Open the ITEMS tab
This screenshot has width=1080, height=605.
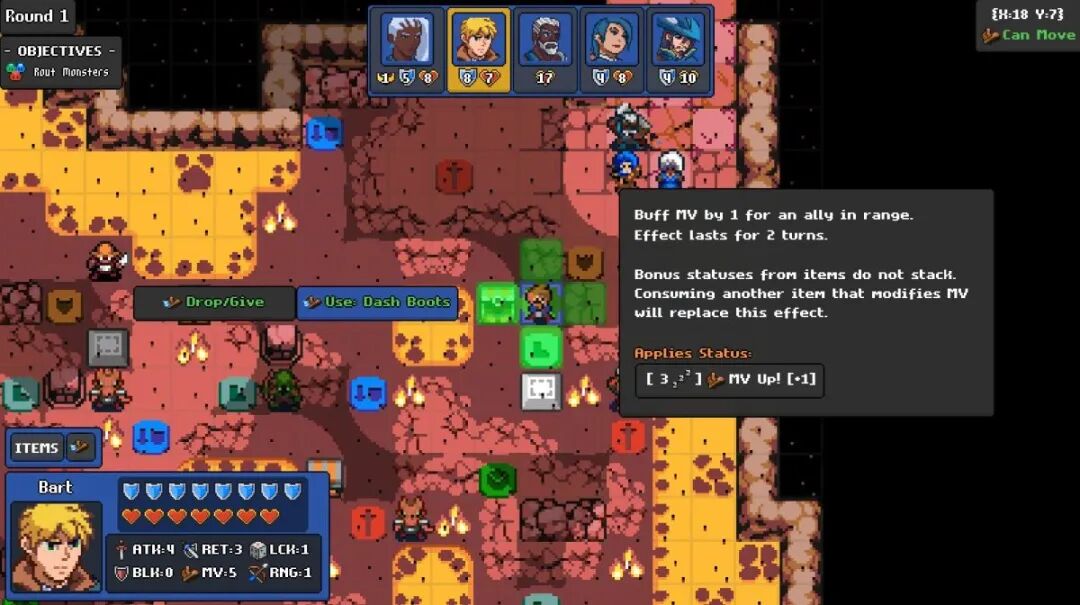click(36, 448)
